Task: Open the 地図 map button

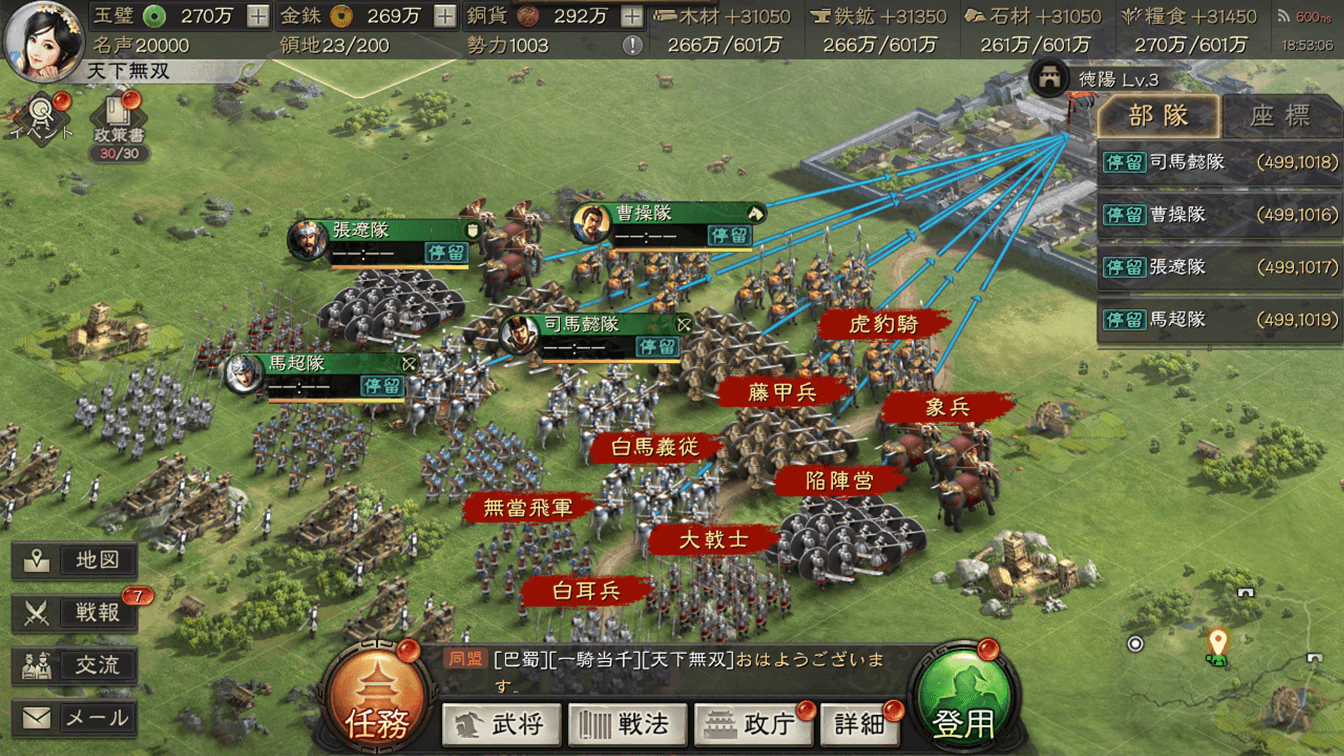Action: (75, 561)
